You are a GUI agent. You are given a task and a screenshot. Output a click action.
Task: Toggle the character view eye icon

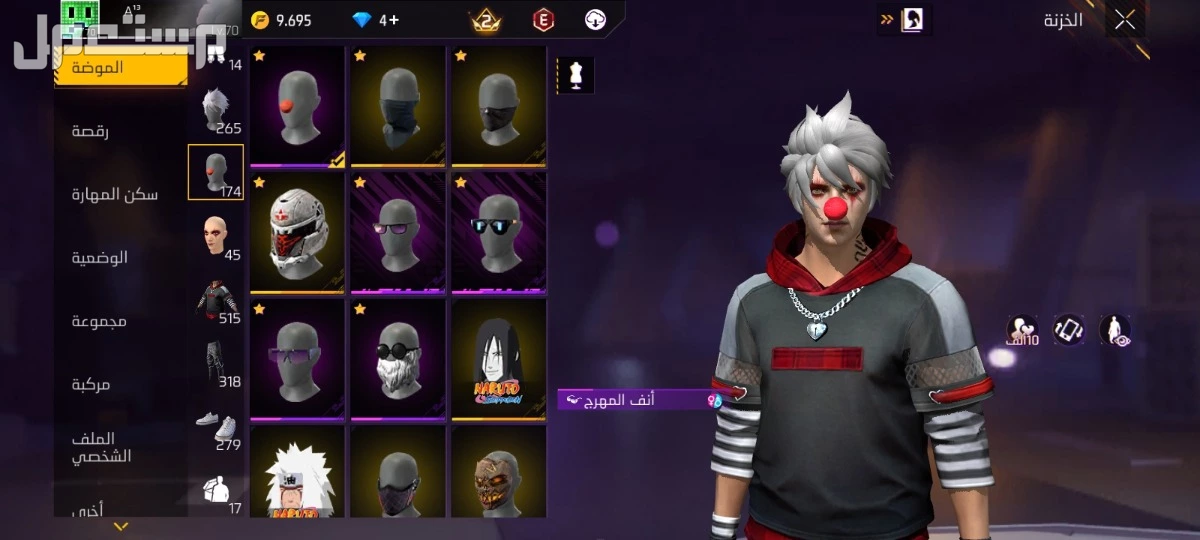[1115, 330]
